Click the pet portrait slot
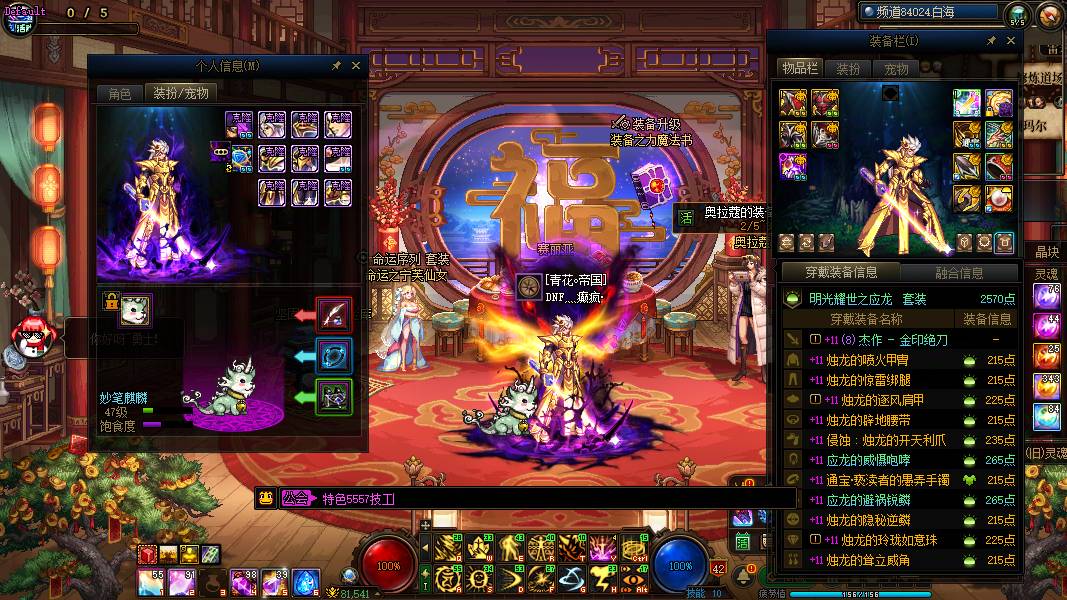 pyautogui.click(x=135, y=309)
